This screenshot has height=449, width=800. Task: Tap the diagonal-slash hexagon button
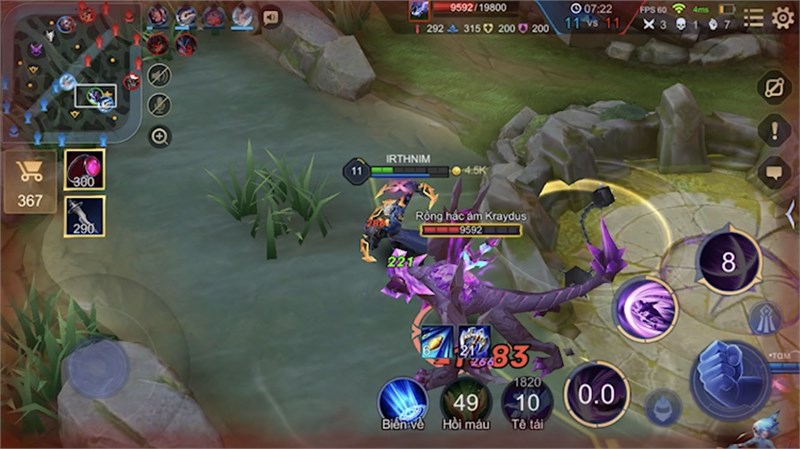(x=774, y=88)
